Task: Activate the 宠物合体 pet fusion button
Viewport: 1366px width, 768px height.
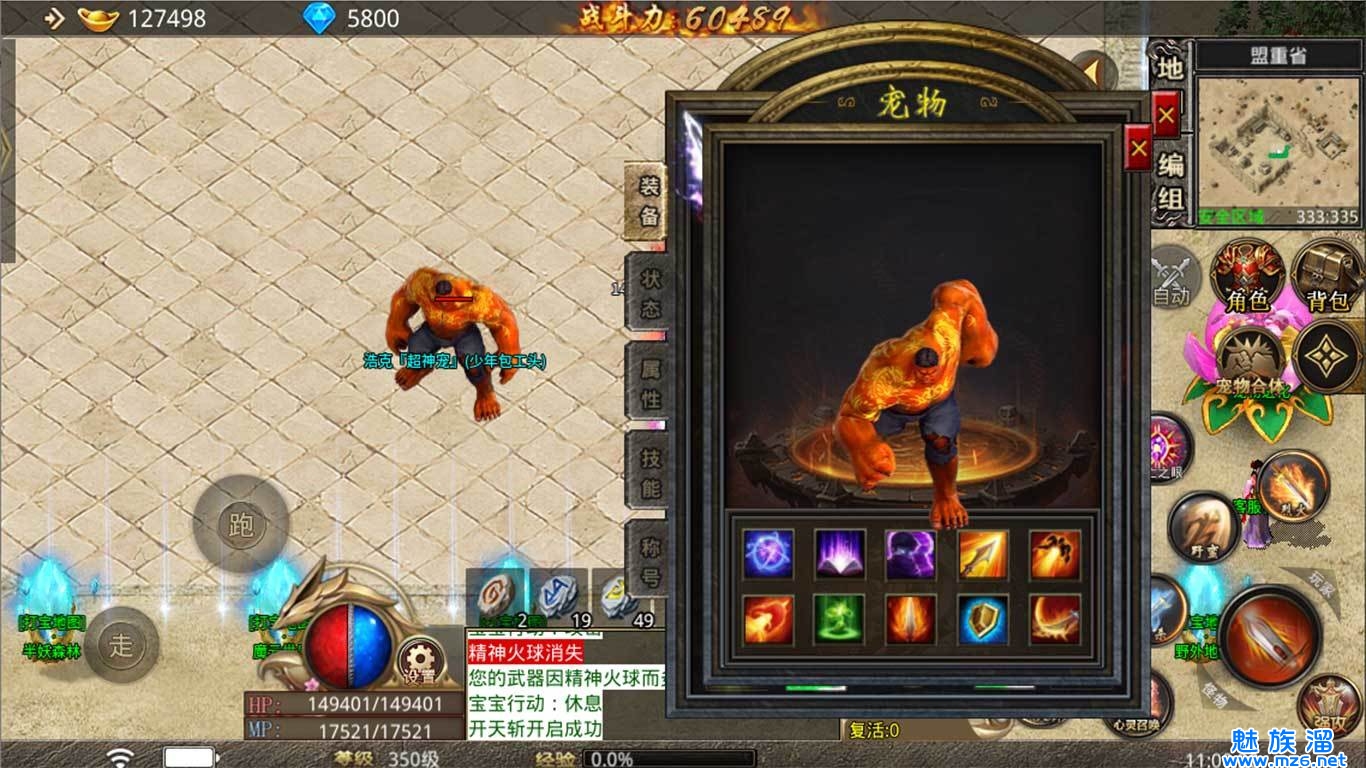Action: coord(1252,362)
